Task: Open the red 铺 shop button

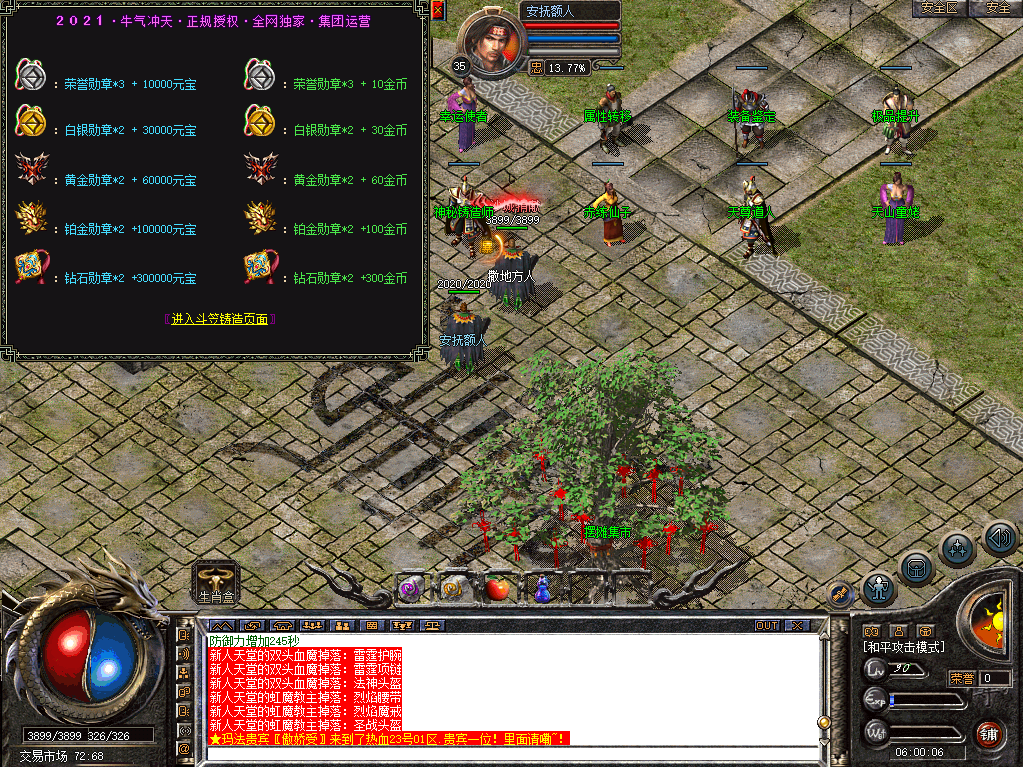Action: (989, 733)
